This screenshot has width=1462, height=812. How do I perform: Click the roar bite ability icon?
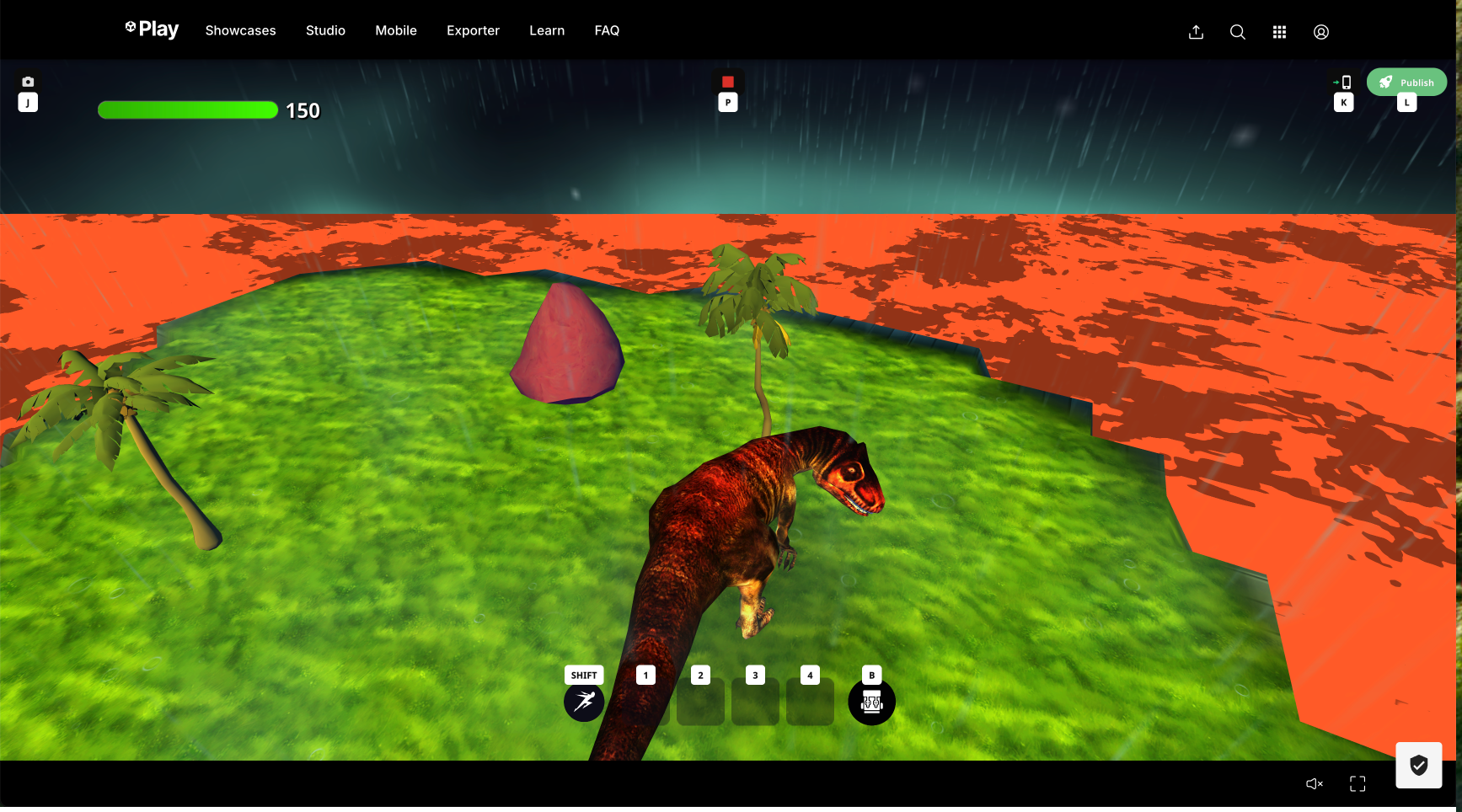(871, 702)
